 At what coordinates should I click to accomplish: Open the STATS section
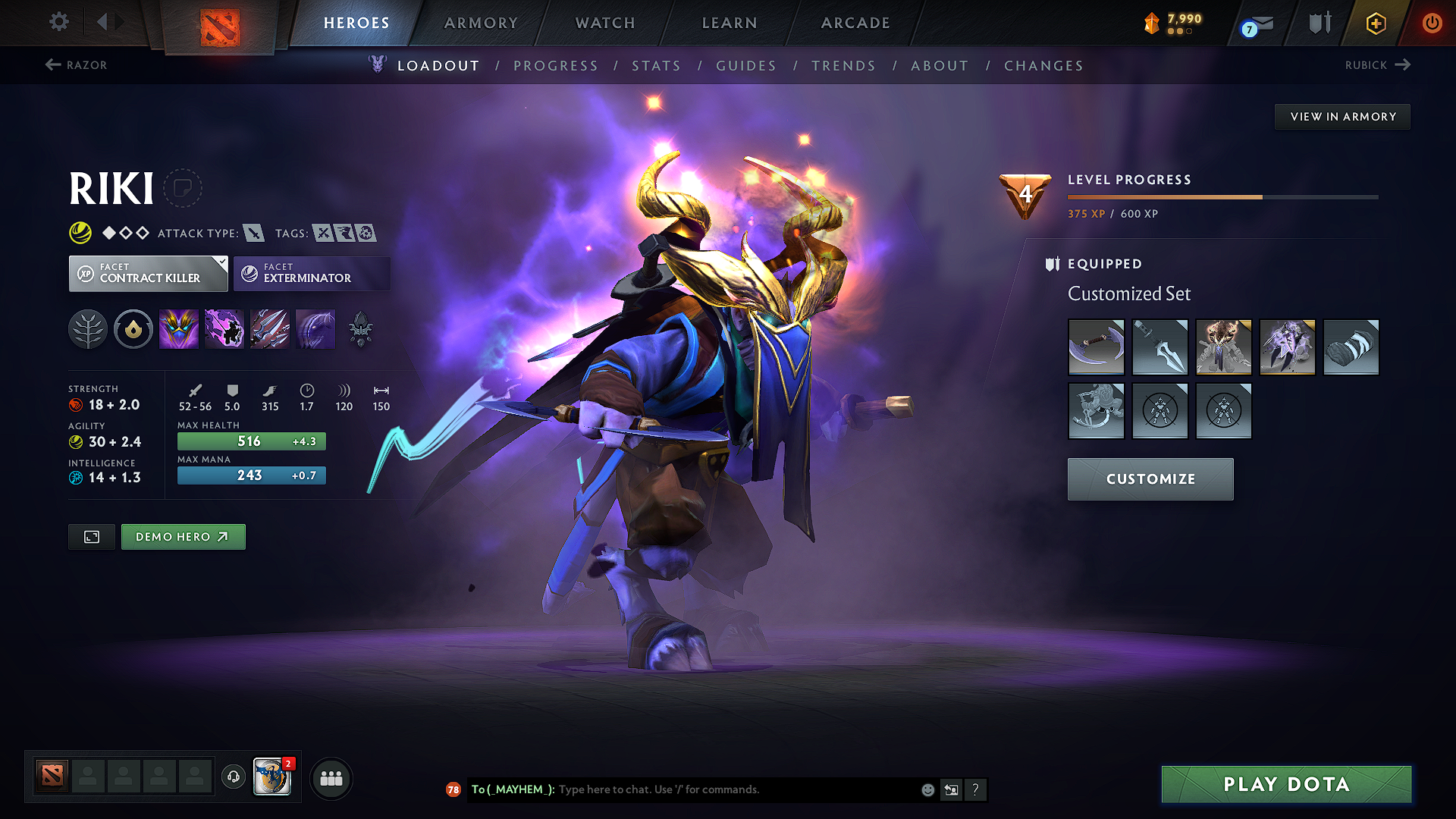click(656, 65)
